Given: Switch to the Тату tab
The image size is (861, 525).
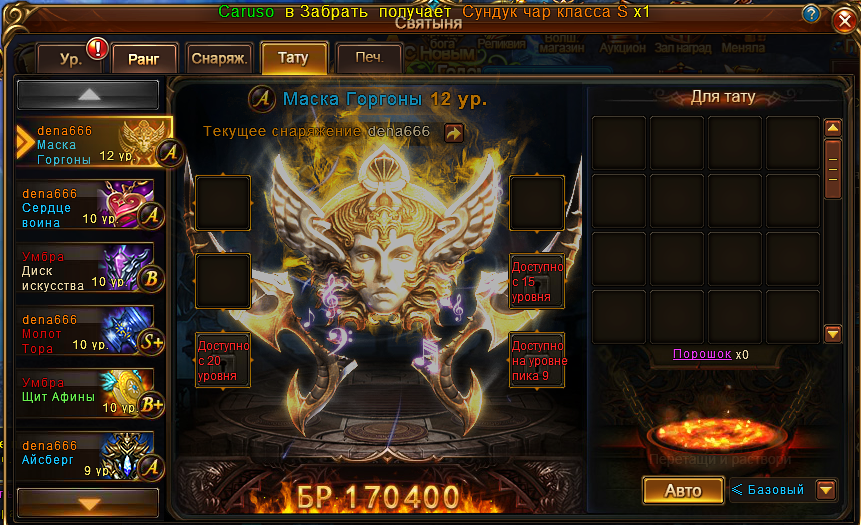Looking at the screenshot, I should (x=293, y=58).
